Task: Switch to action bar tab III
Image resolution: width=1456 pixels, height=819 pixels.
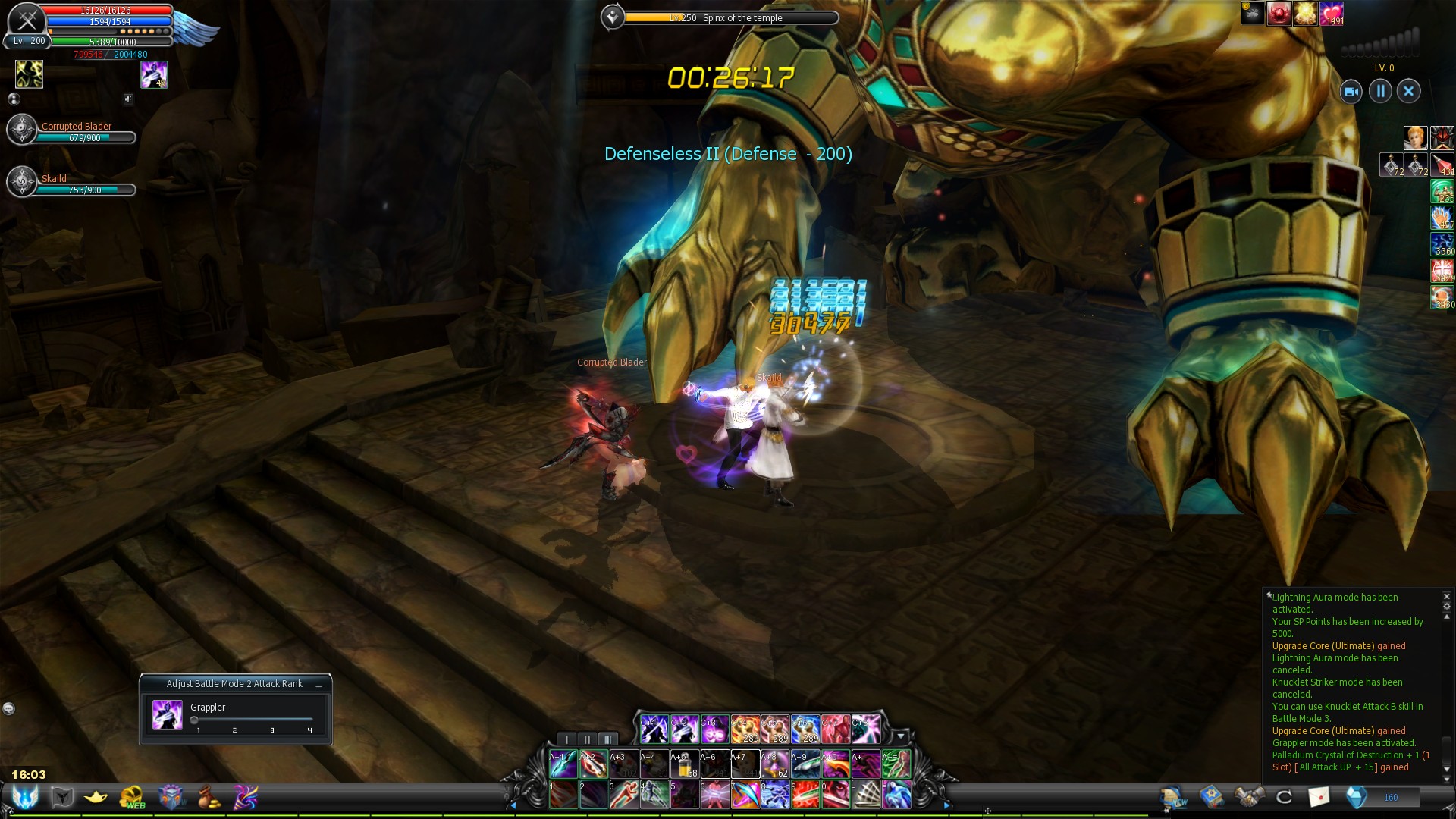Action: pyautogui.click(x=607, y=739)
